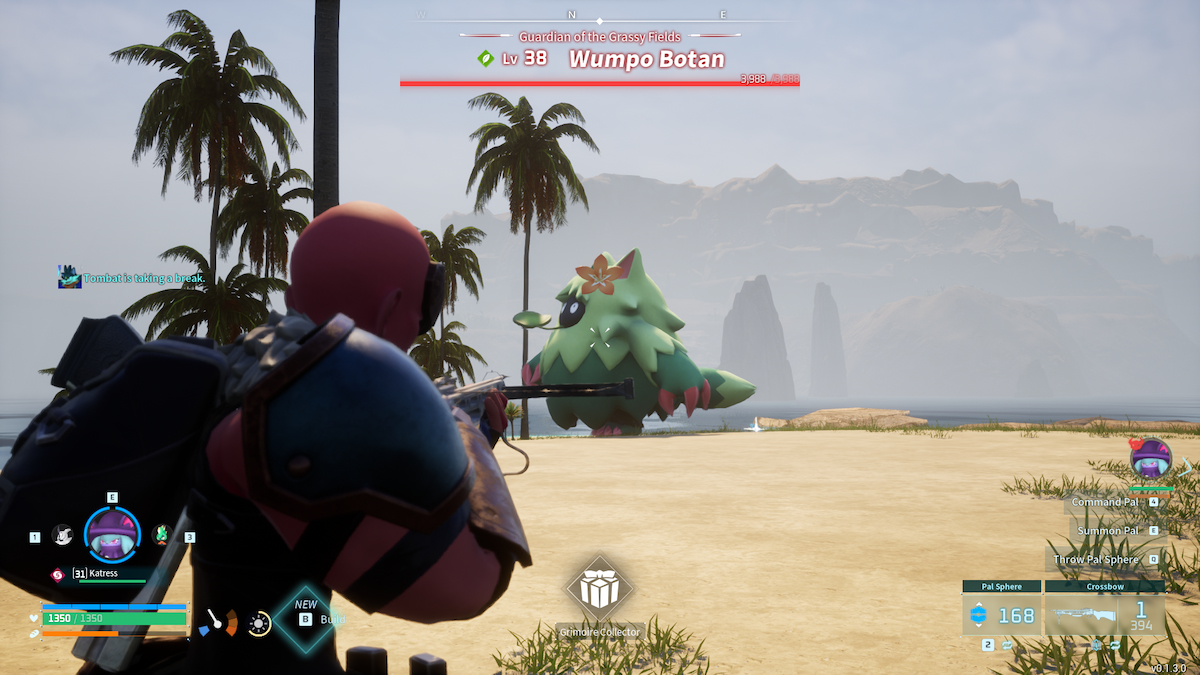Select the active Katress pal portrait
1200x675 pixels.
[111, 535]
